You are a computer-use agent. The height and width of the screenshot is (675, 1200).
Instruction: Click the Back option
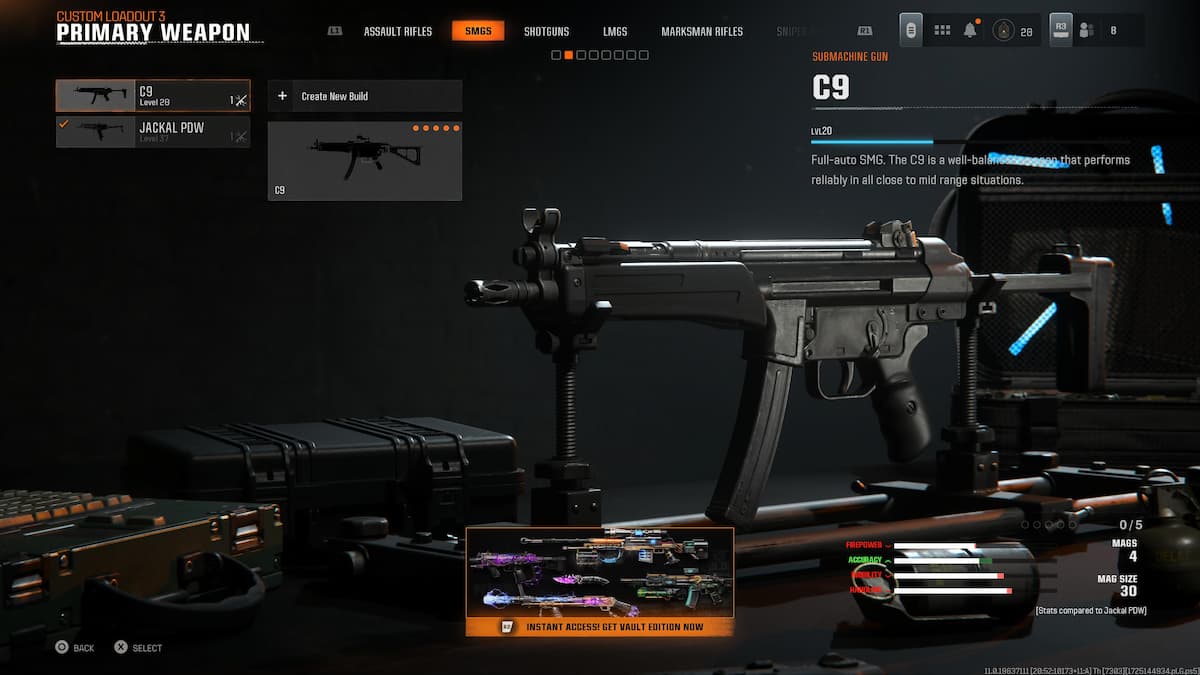tap(75, 648)
